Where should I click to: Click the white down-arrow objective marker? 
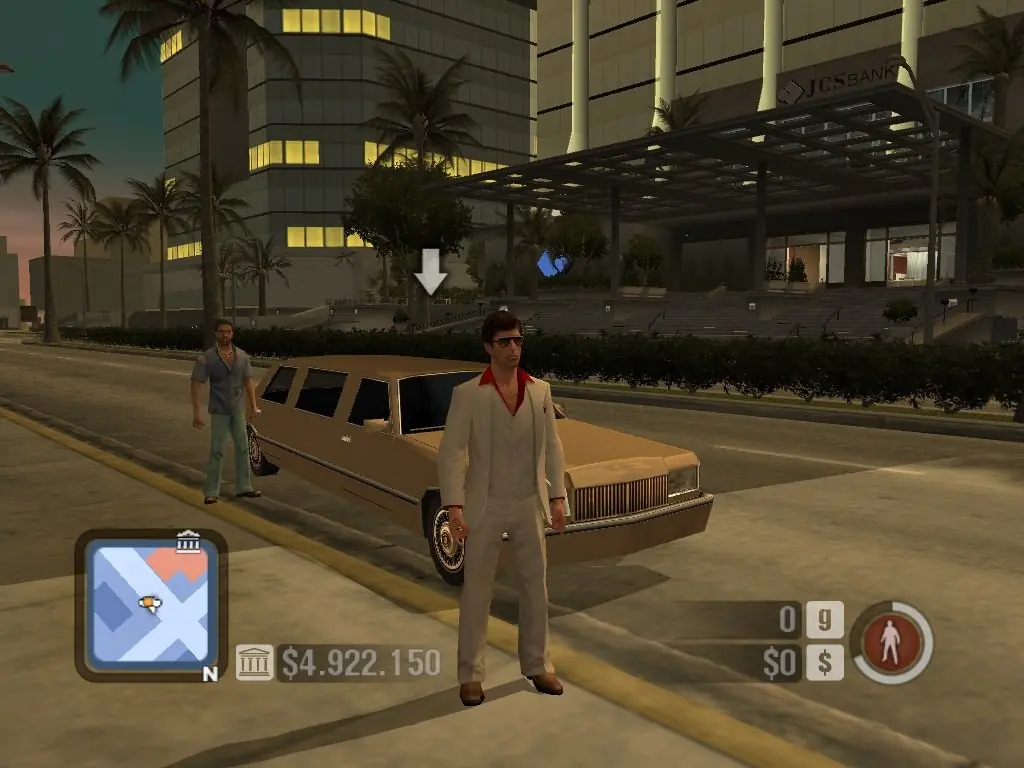pyautogui.click(x=431, y=271)
